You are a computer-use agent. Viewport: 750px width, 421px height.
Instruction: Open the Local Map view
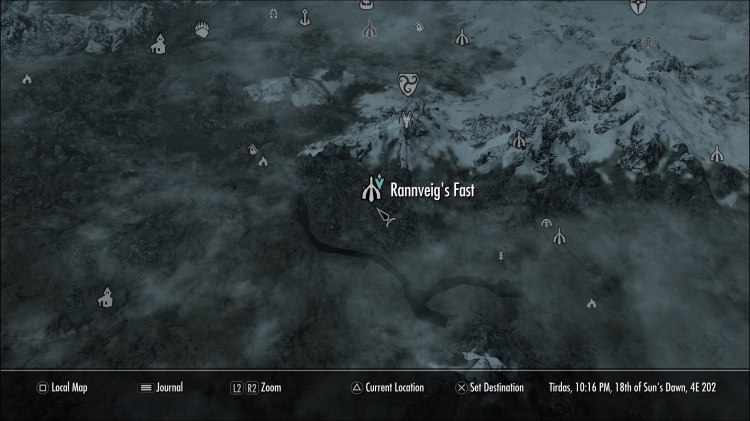pyautogui.click(x=62, y=387)
